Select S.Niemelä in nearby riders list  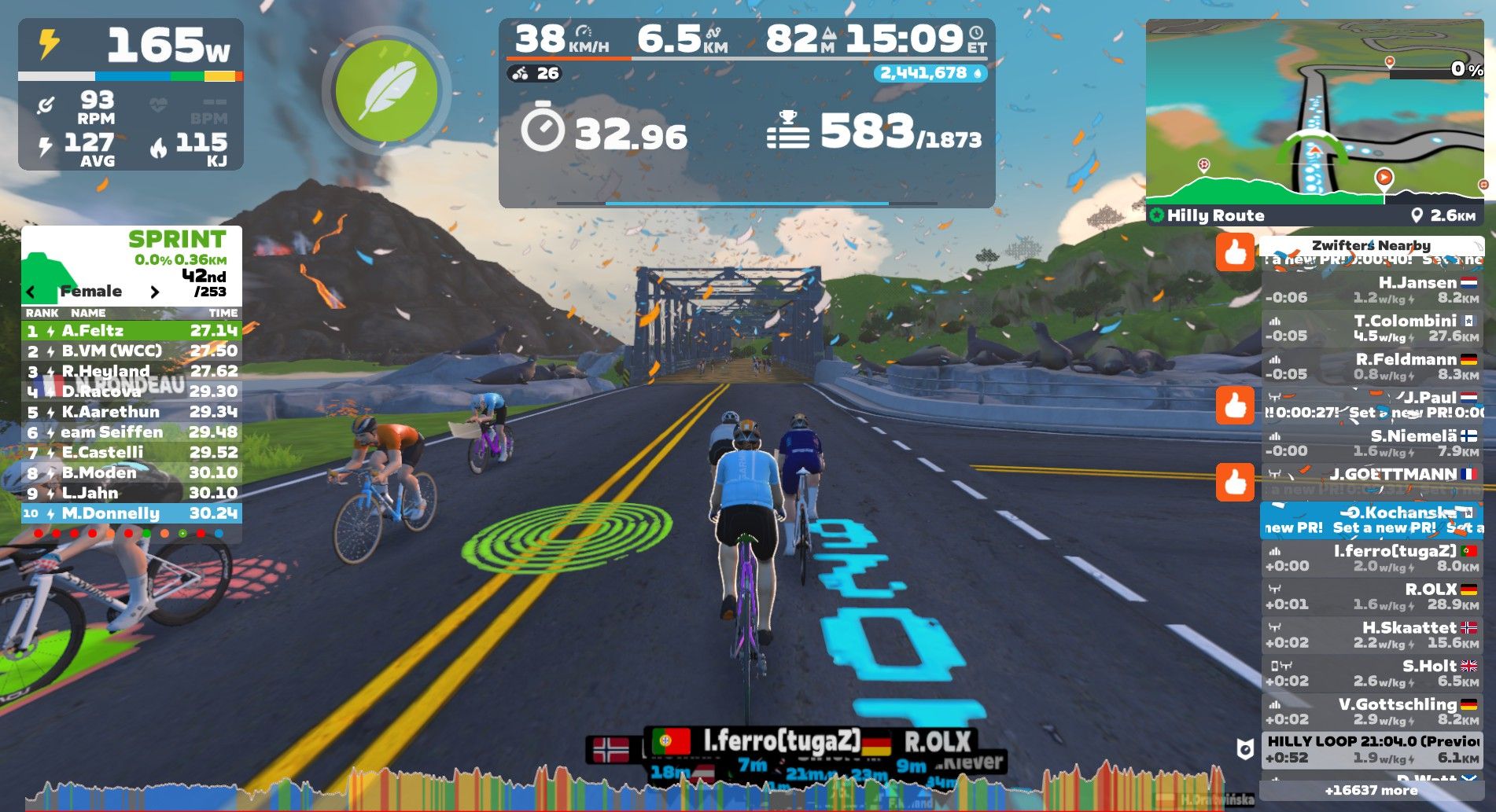tap(1371, 443)
